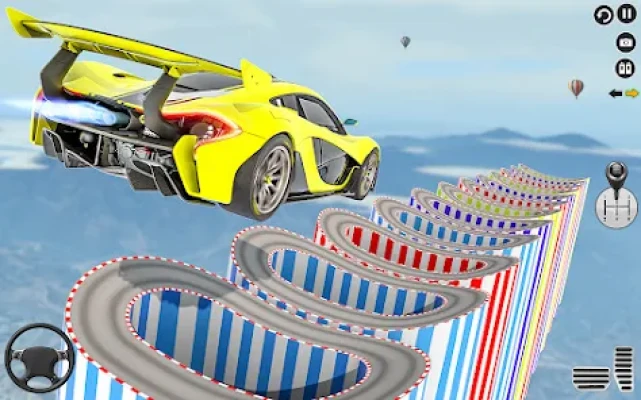Screen dimensions: 641x400
Task: Click the icon below the camera button
Action: tap(626, 67)
